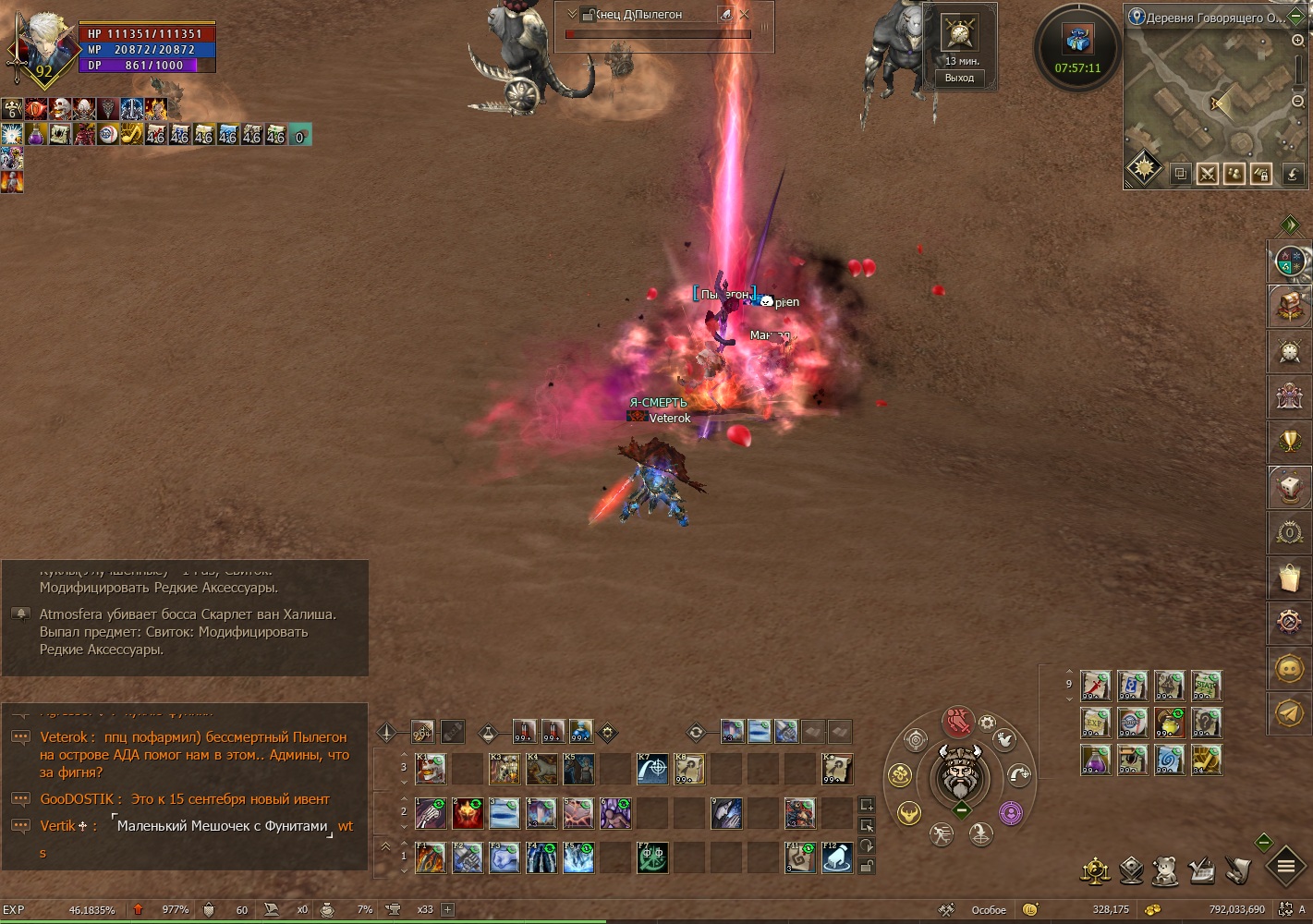This screenshot has height=924, width=1313.
Task: Zoom out the minimap with the minus magnifier
Action: [1298, 101]
